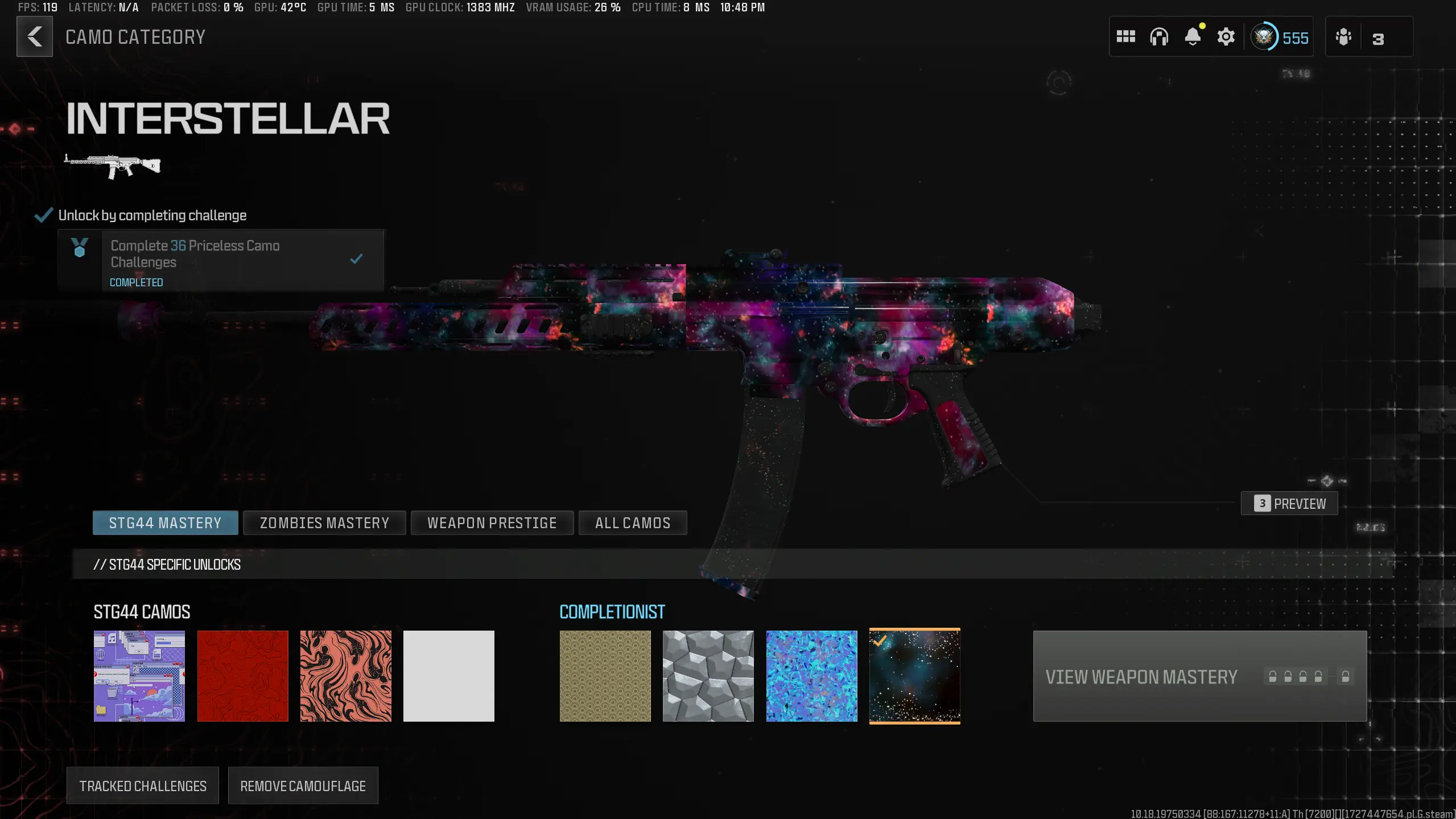Viewport: 1456px width, 819px height.
Task: Click the back arrow in the Camo Category header
Action: 35,36
